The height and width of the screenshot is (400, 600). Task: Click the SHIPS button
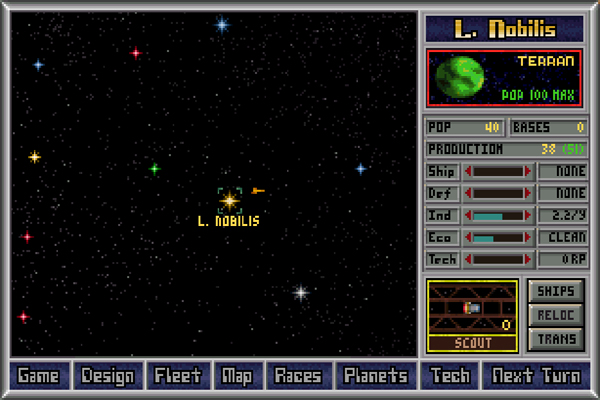point(555,291)
